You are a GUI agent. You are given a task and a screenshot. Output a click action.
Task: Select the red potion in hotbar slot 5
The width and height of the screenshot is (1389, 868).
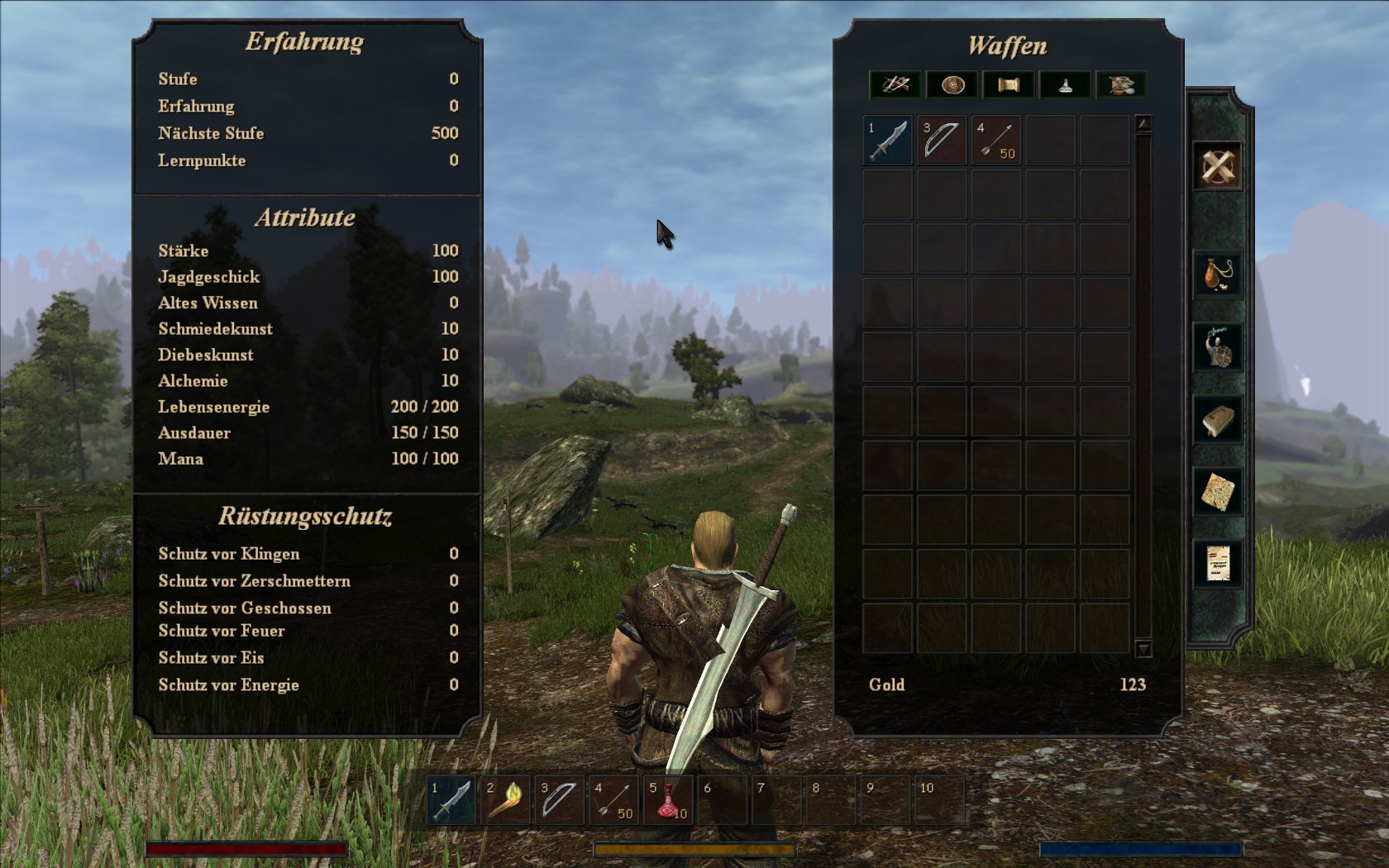pyautogui.click(x=668, y=800)
